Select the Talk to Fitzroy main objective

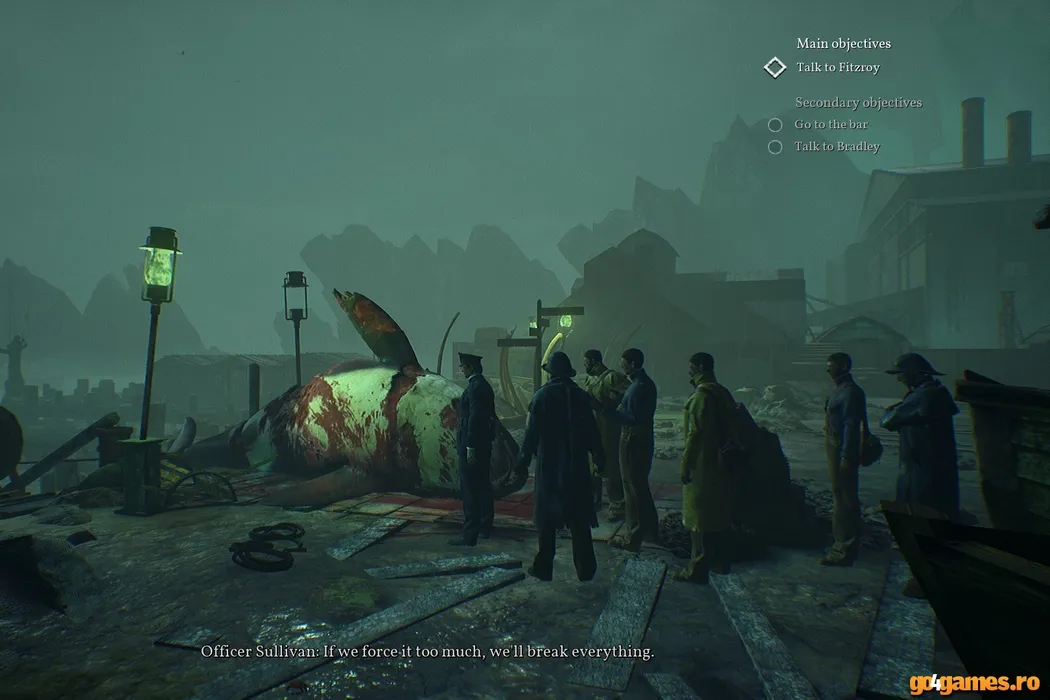(837, 68)
